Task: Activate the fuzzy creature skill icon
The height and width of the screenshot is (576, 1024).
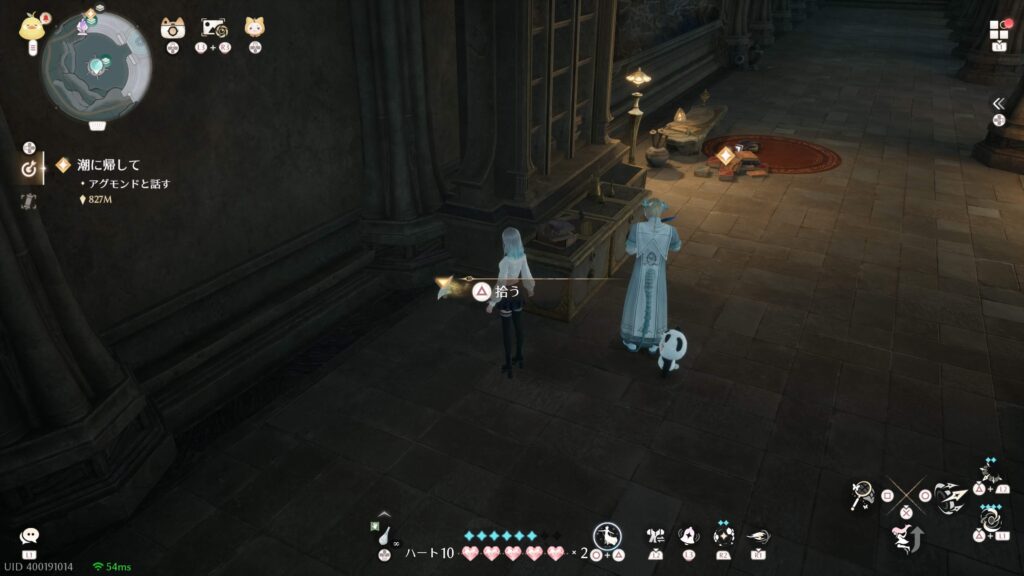Action: tap(689, 536)
